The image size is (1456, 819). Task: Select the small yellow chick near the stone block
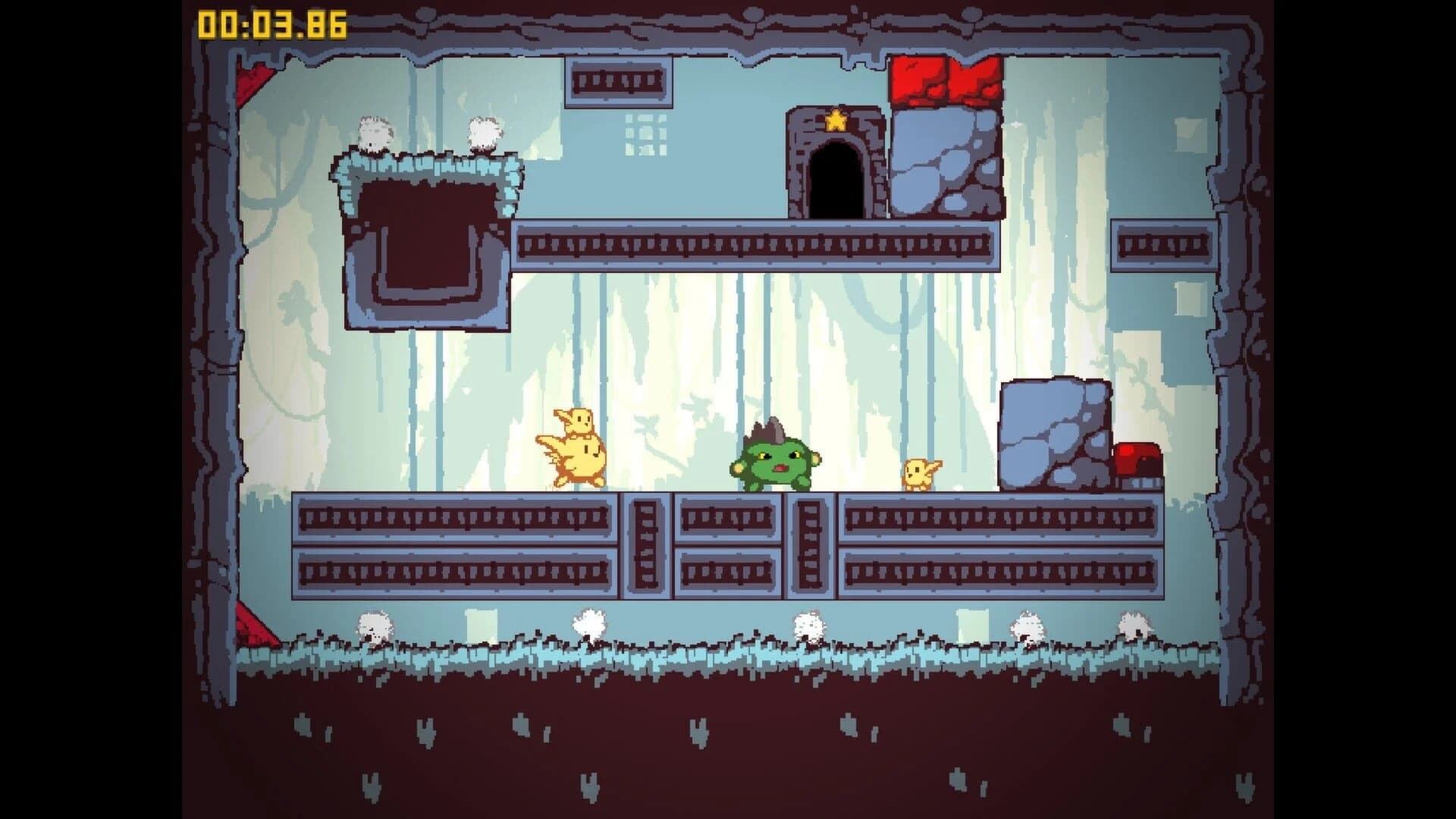click(918, 474)
